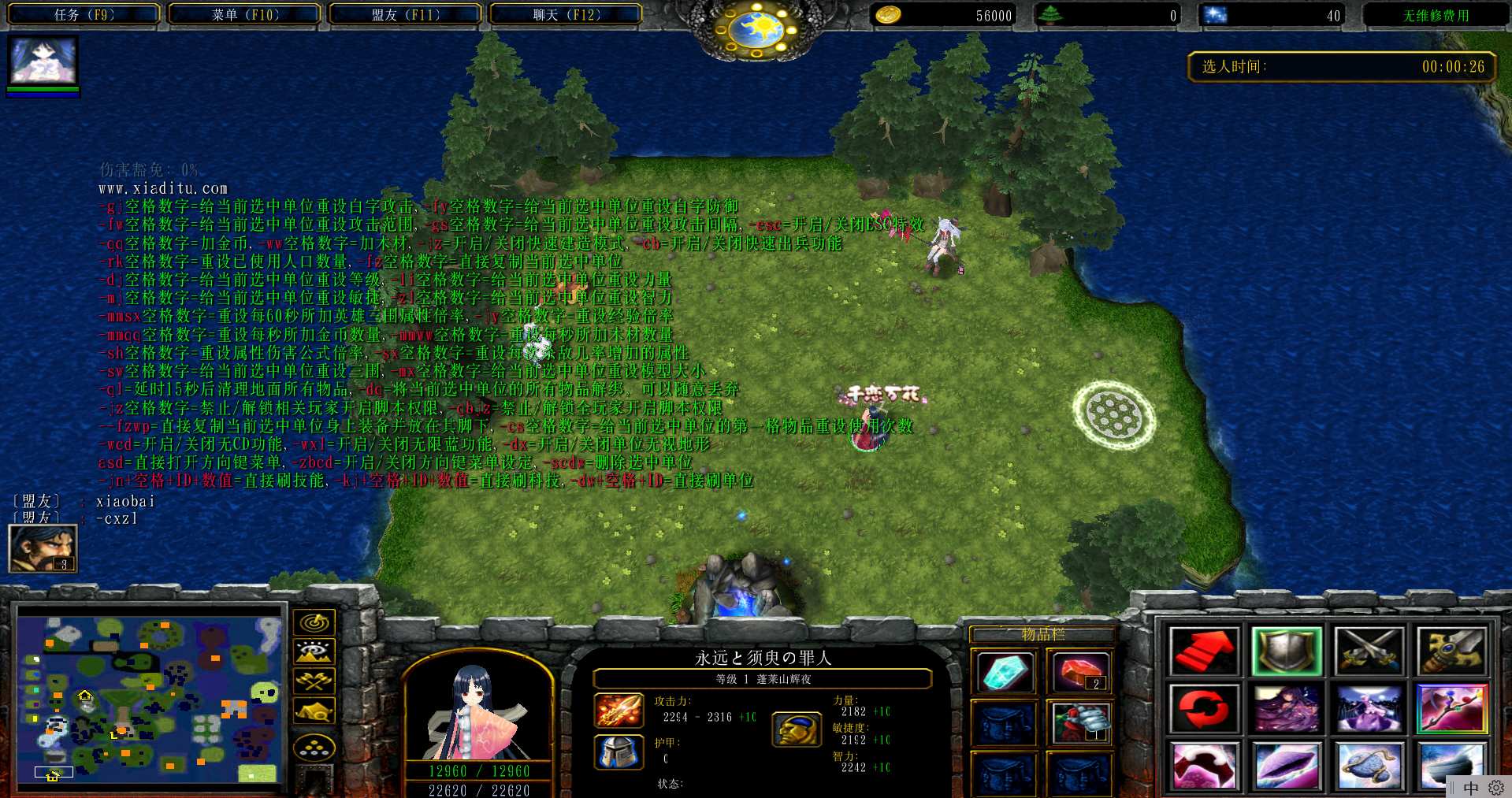
Task: Select the cyan crystal inventory item
Action: click(x=1004, y=672)
